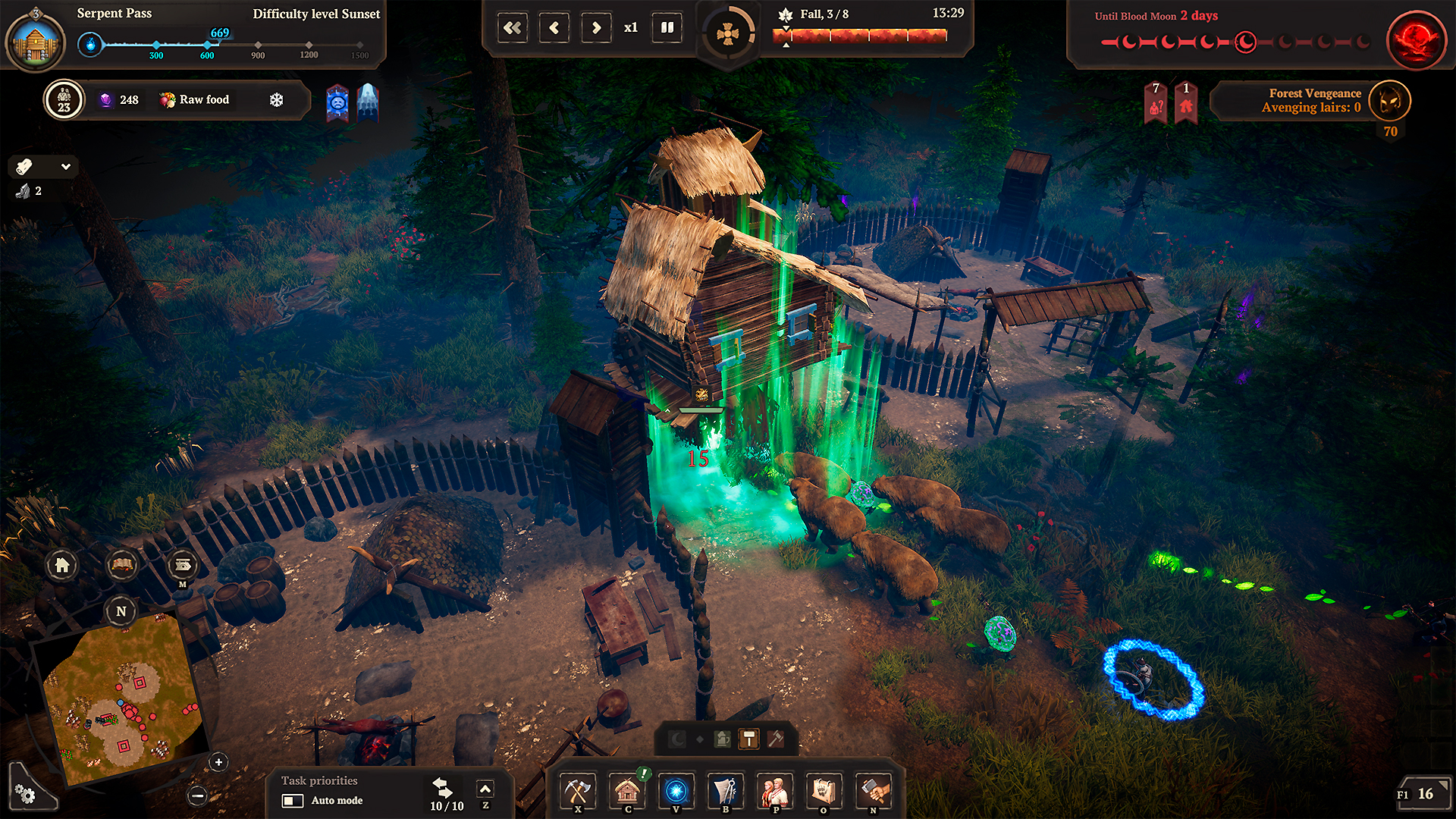
Task: Open the bestiary journal (O)
Action: [825, 791]
